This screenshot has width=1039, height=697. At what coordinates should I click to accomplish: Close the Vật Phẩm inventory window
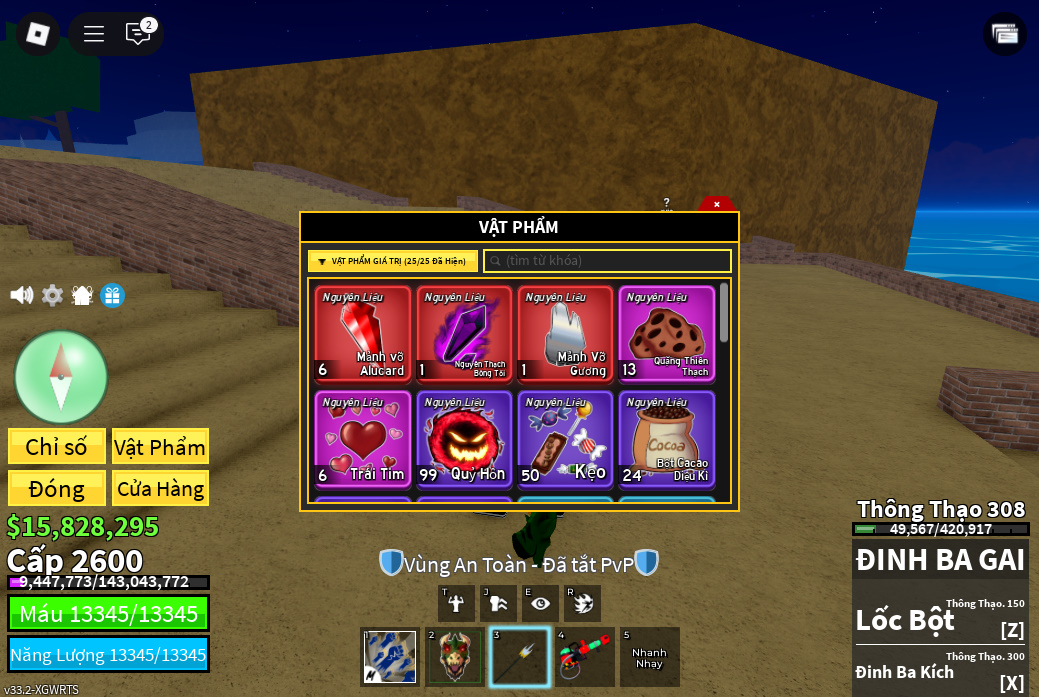[x=716, y=204]
